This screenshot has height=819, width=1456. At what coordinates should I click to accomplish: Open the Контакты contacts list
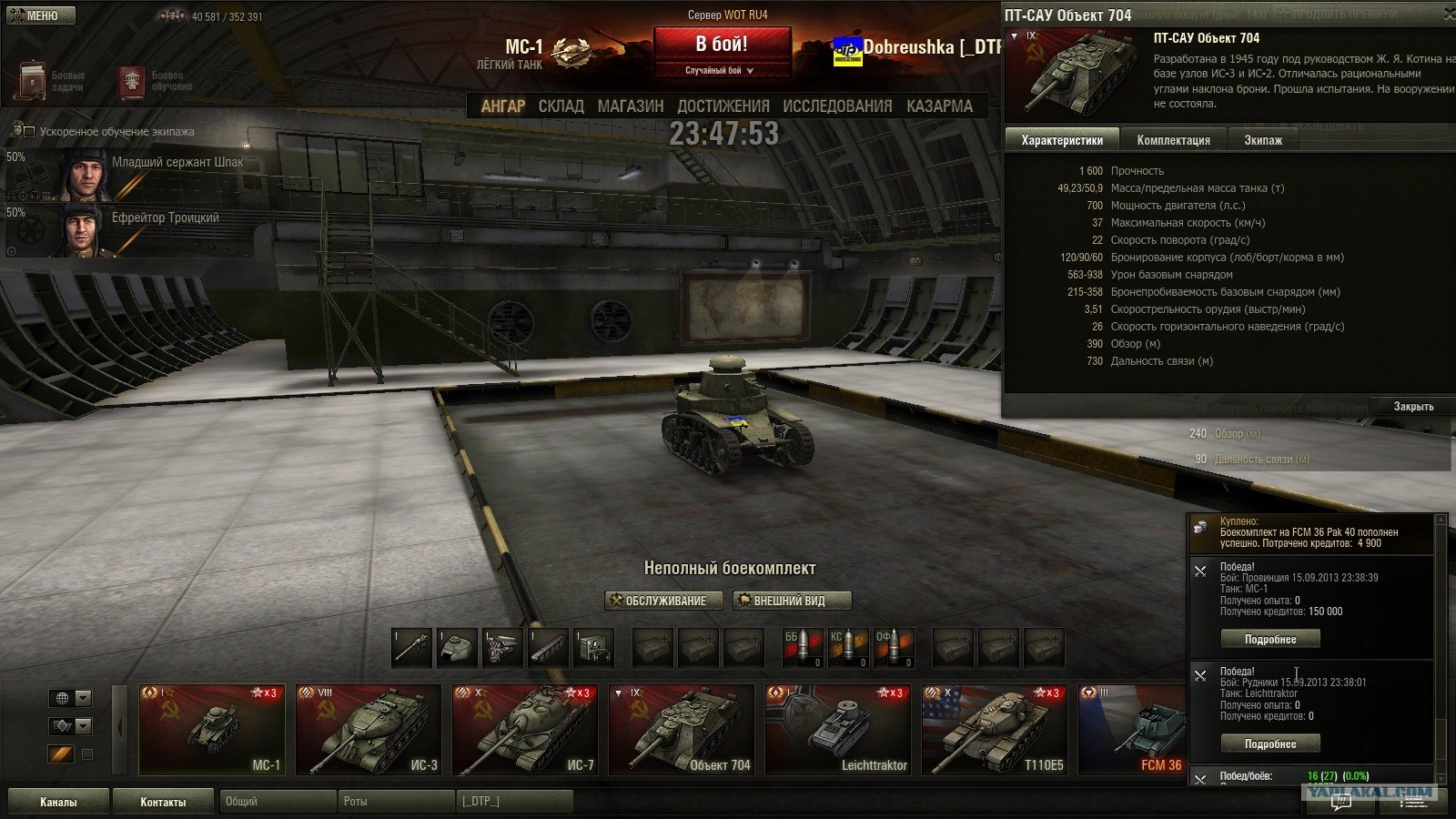[163, 802]
